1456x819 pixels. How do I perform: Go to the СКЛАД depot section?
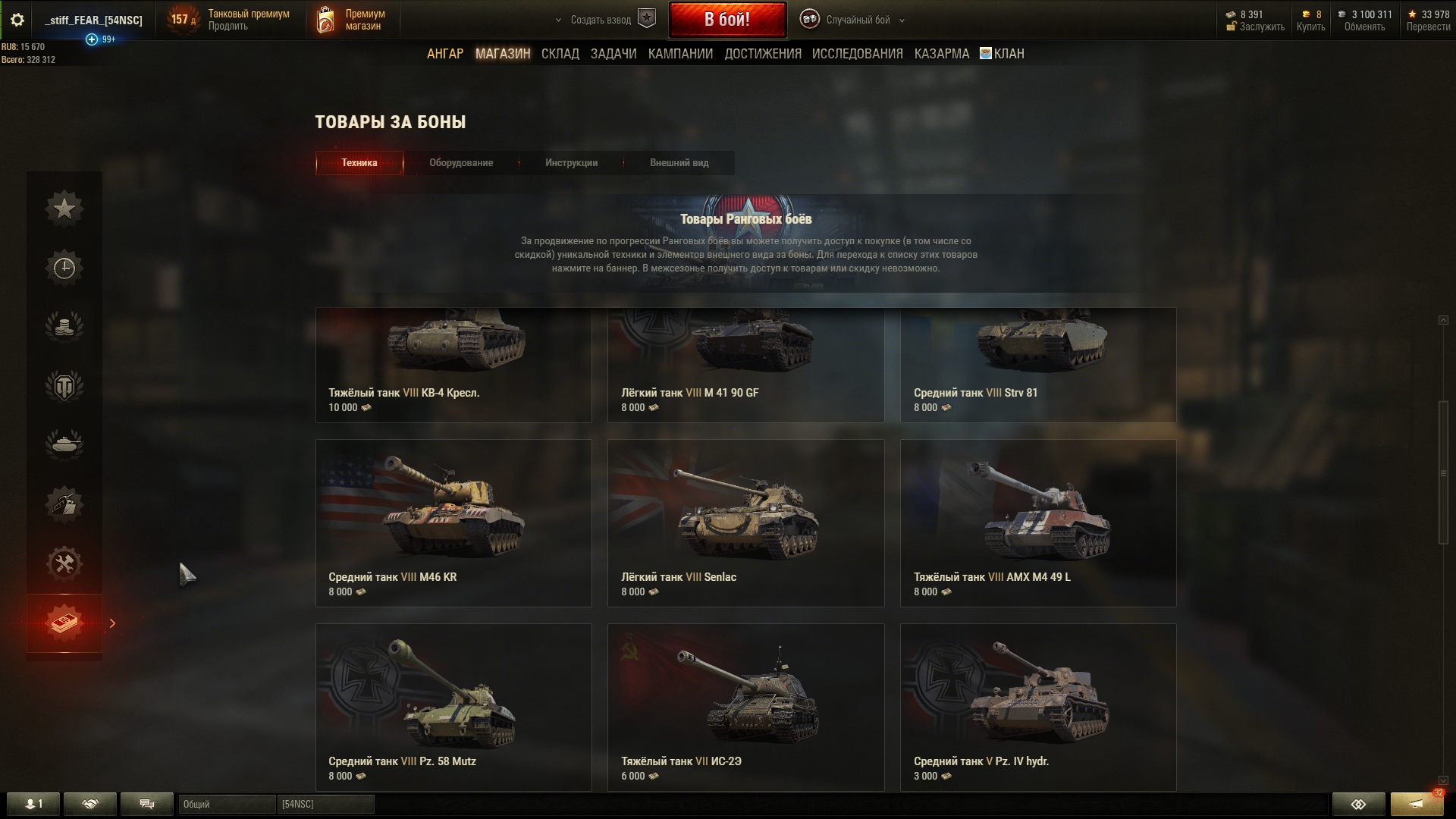(560, 54)
